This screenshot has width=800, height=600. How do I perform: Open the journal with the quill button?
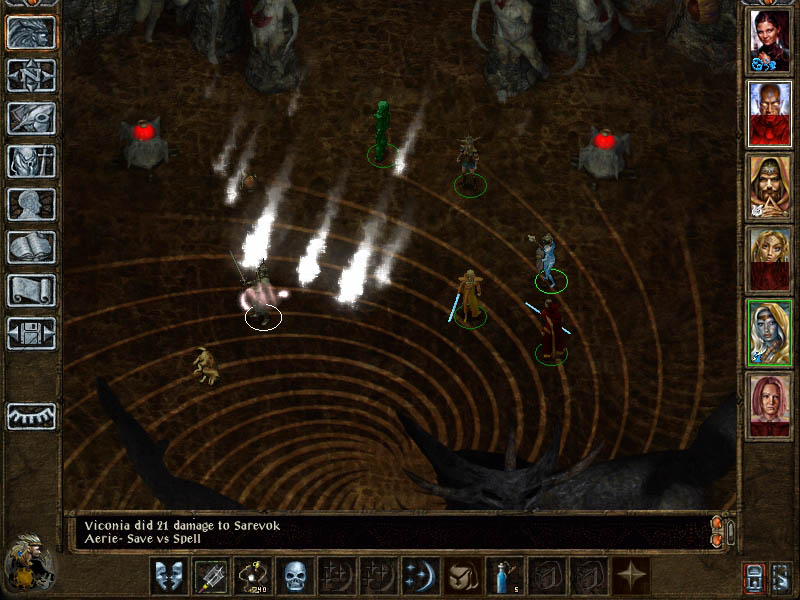(x=31, y=118)
